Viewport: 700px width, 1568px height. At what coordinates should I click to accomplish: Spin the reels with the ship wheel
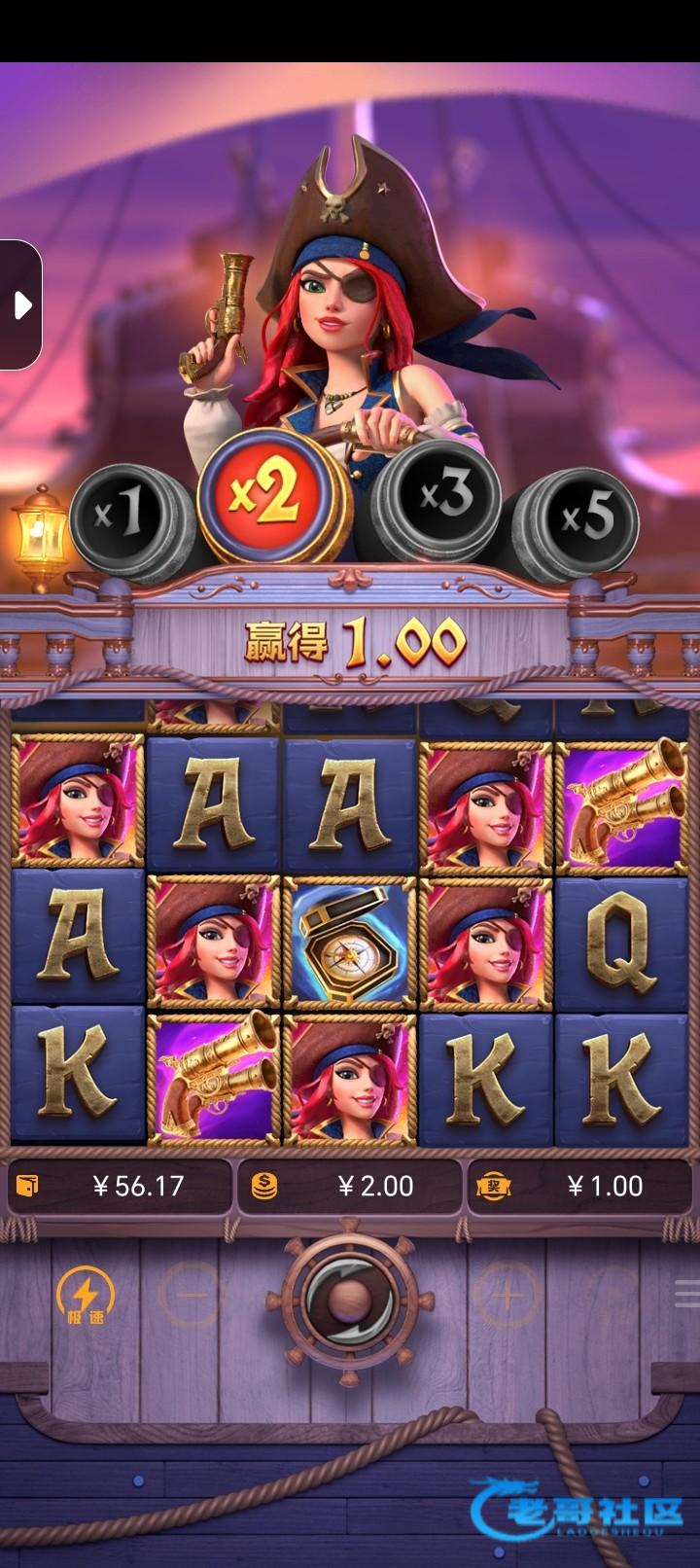(349, 1298)
